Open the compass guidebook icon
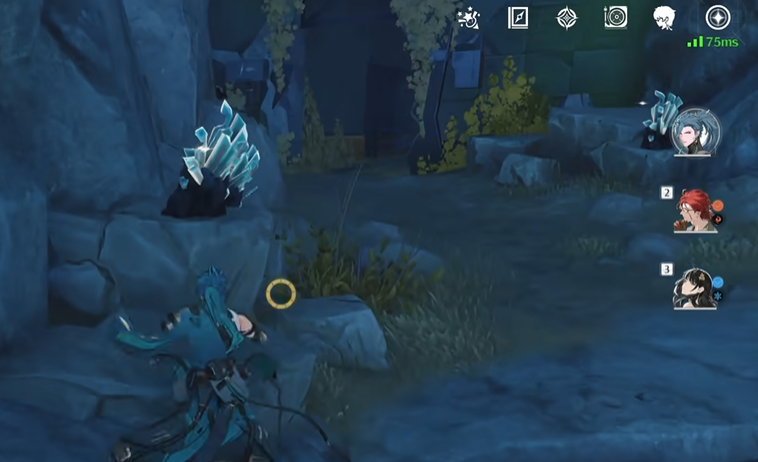The height and width of the screenshot is (462, 758). click(518, 17)
